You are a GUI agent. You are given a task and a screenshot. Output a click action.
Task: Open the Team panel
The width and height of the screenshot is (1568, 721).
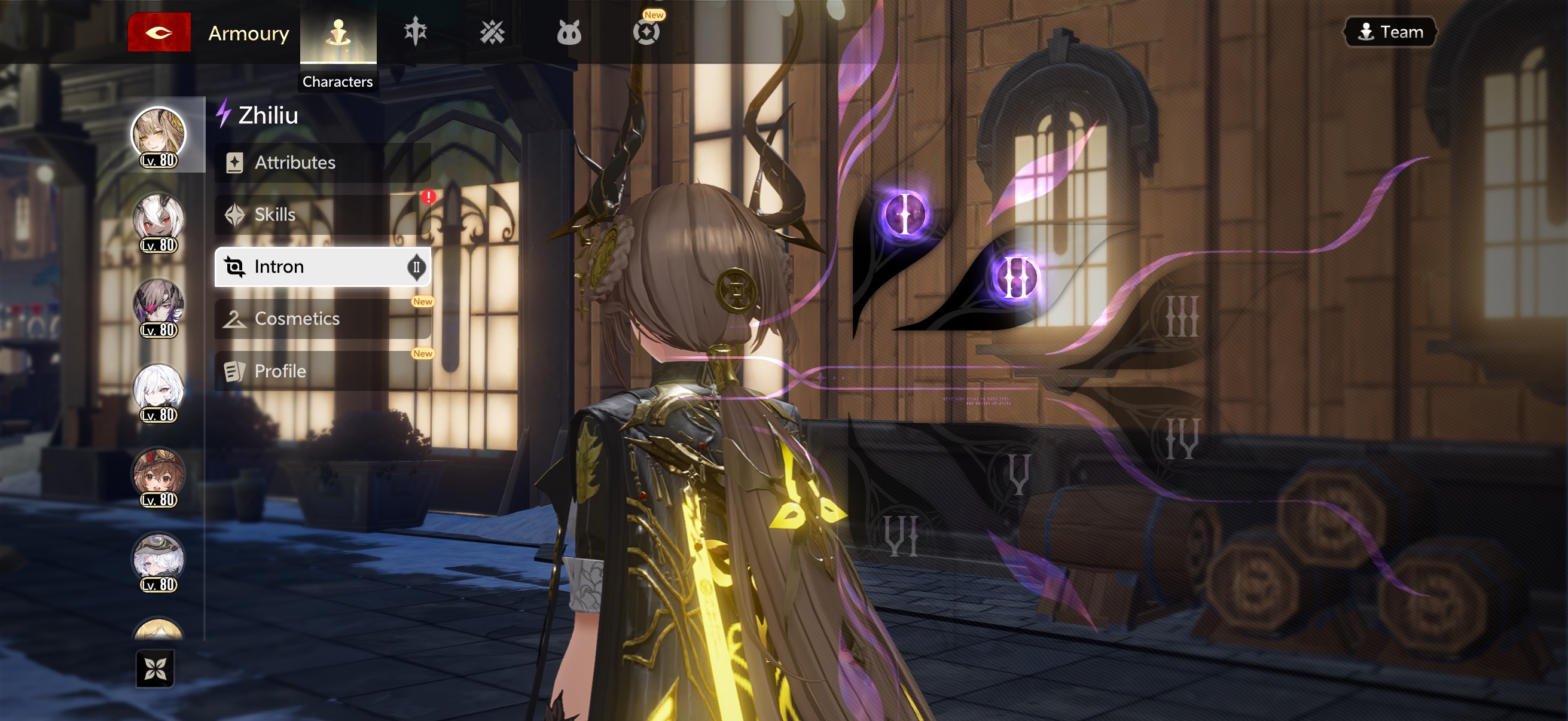1390,32
